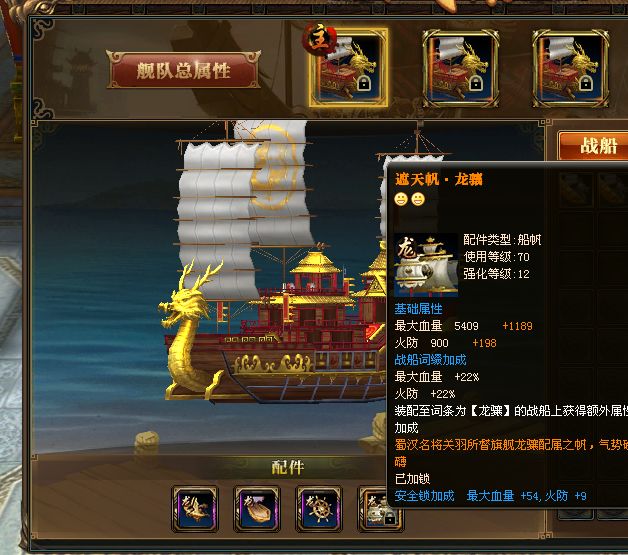Open the 舰队总属性 fleet attributes panel
The height and width of the screenshot is (555, 628).
point(183,70)
